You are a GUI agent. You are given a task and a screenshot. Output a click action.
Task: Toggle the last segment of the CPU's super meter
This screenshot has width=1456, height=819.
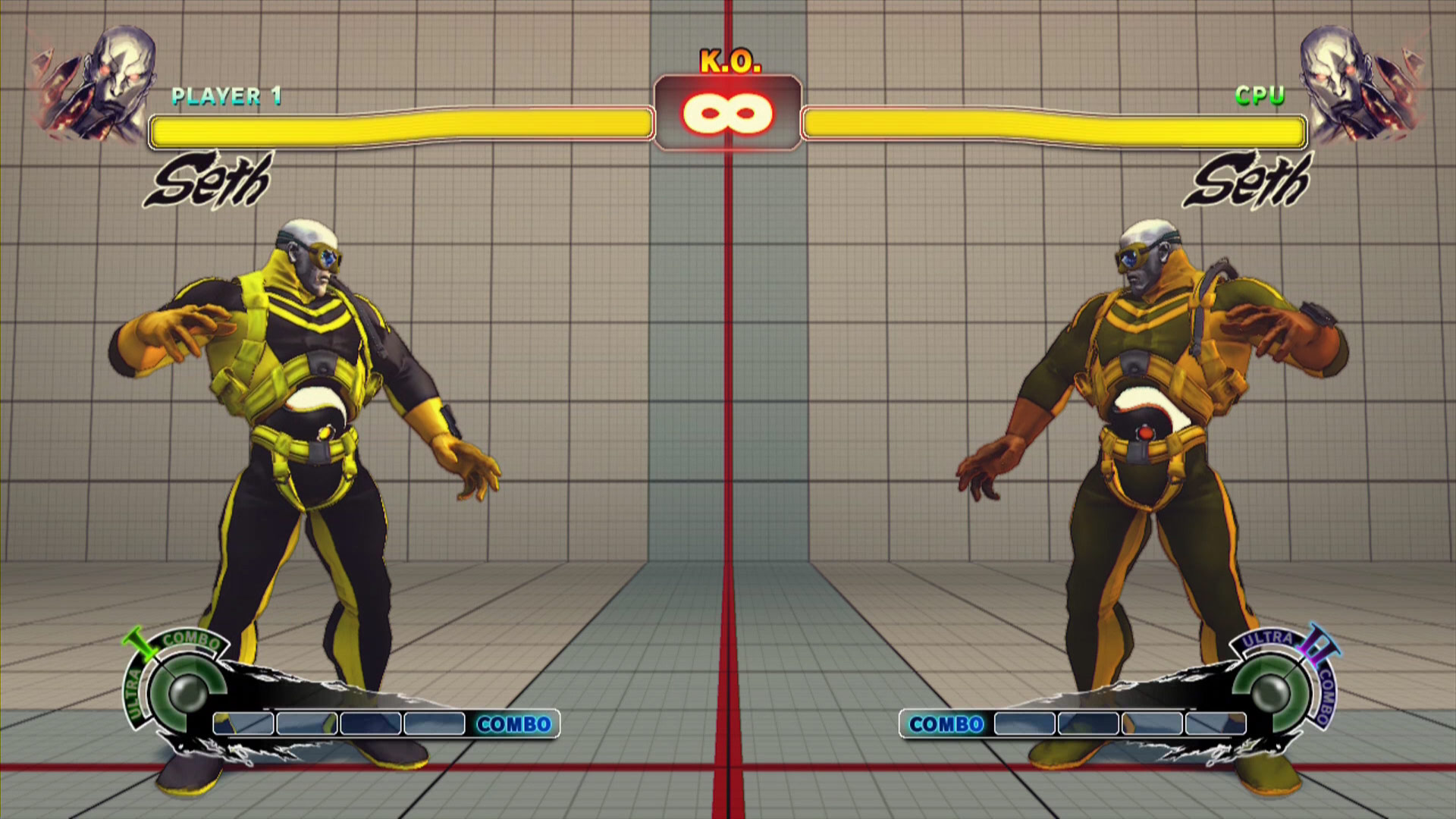coord(1217,724)
